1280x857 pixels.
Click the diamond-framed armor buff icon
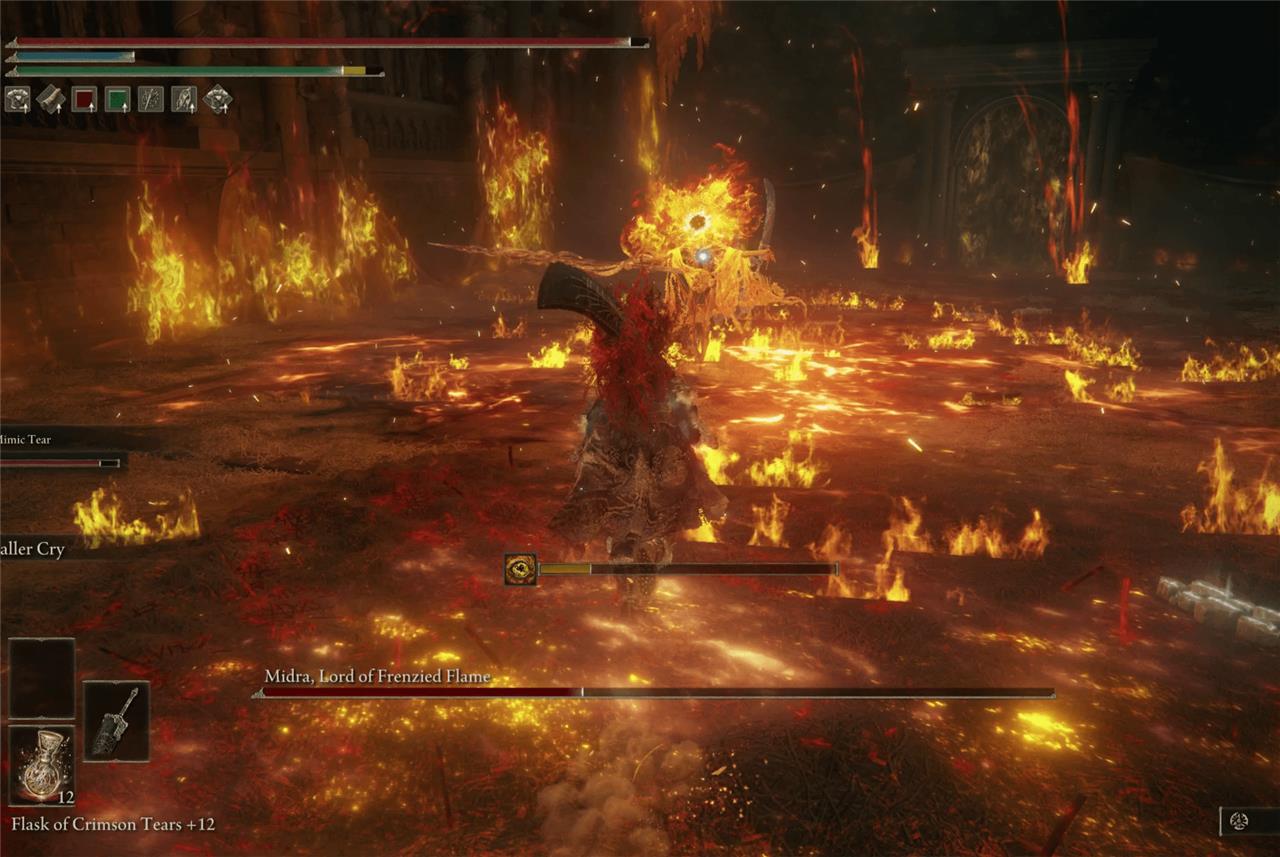coord(217,99)
